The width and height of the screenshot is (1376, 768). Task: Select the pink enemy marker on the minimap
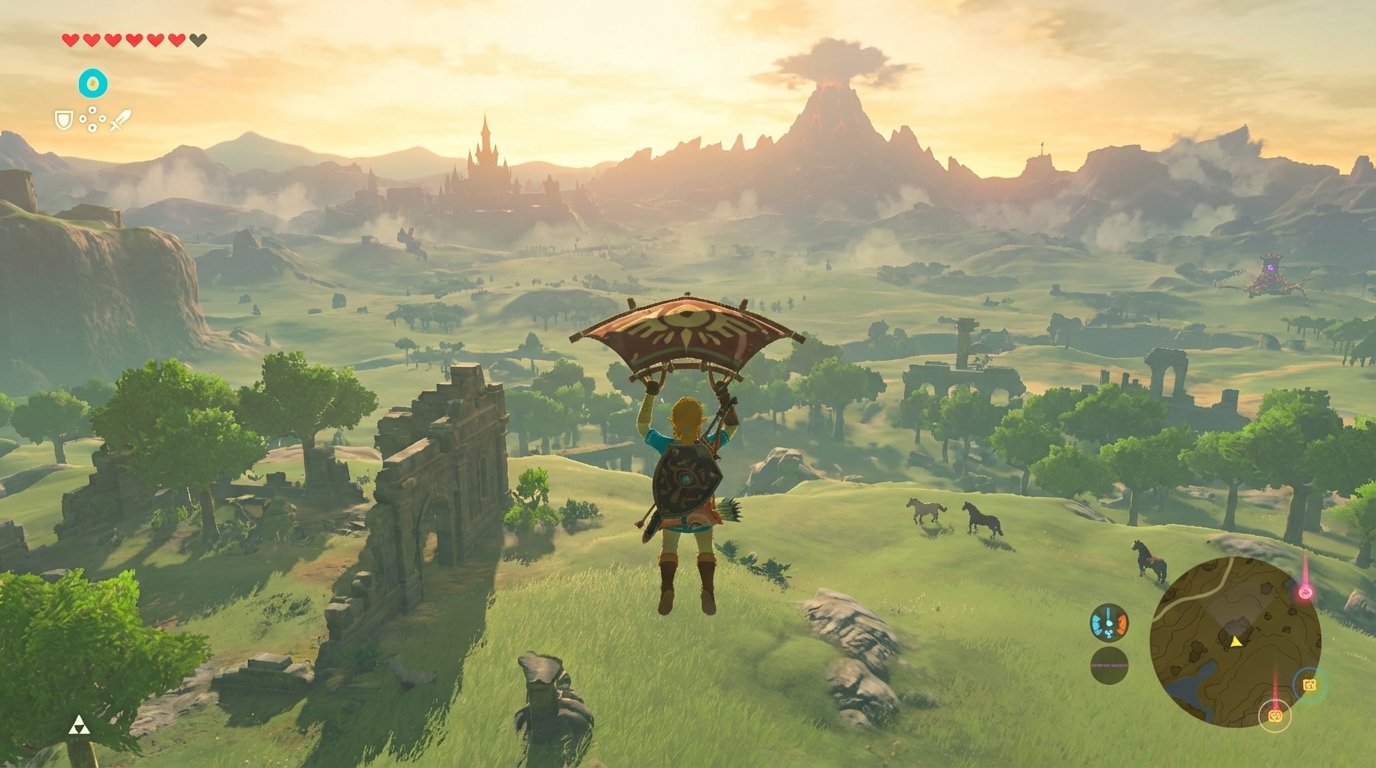pos(1304,591)
